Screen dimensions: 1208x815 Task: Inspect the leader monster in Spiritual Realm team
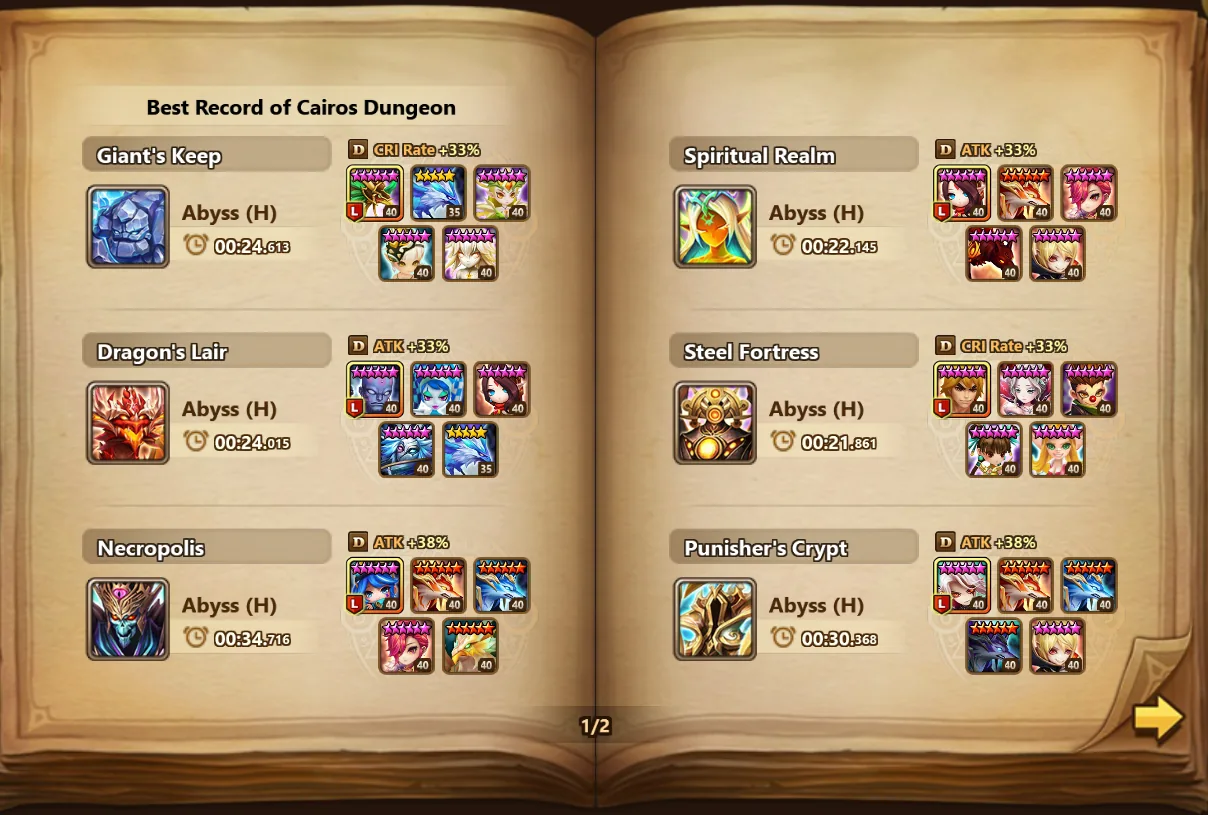(962, 193)
